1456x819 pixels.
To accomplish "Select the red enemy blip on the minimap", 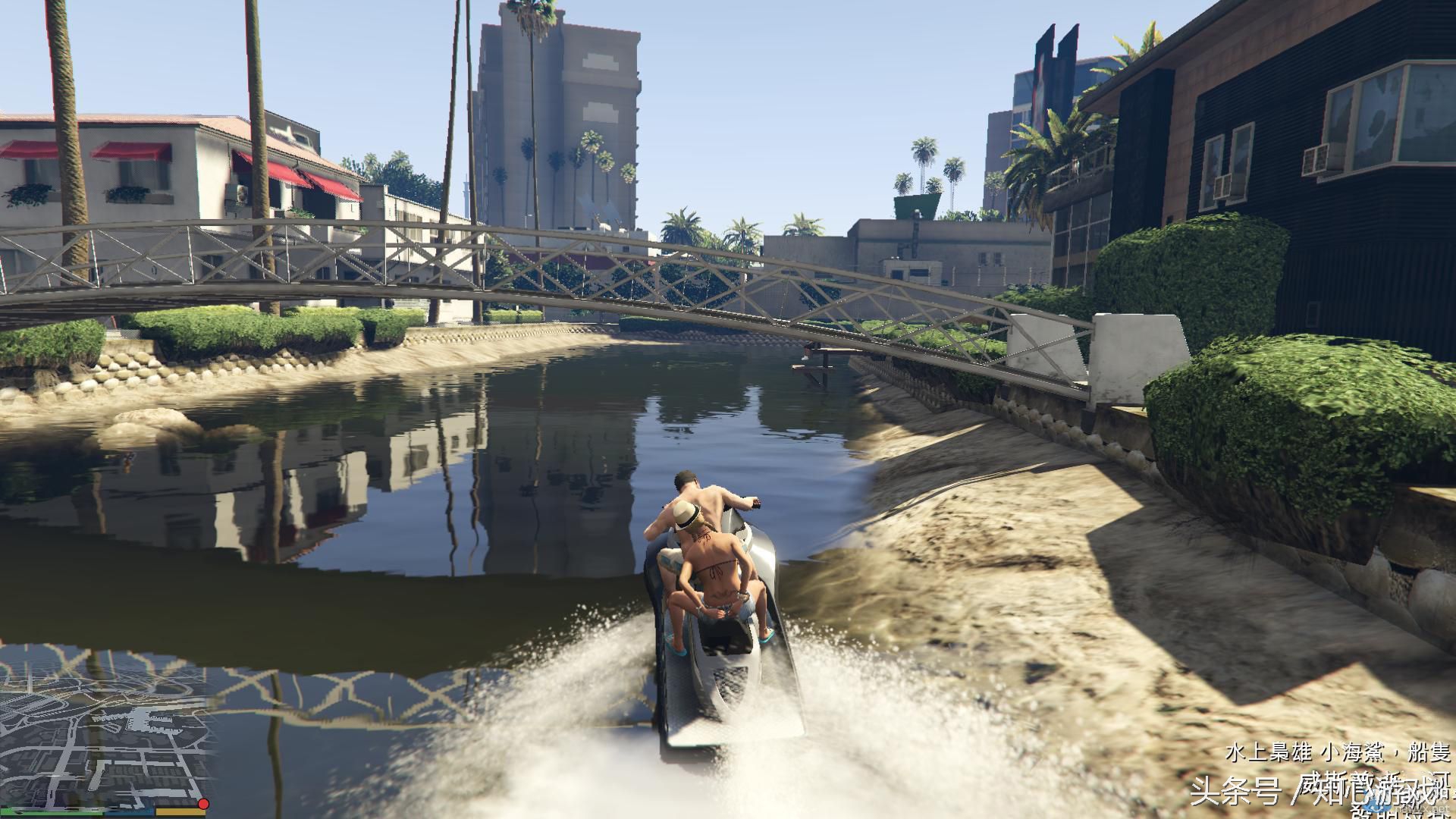I will click(x=203, y=804).
